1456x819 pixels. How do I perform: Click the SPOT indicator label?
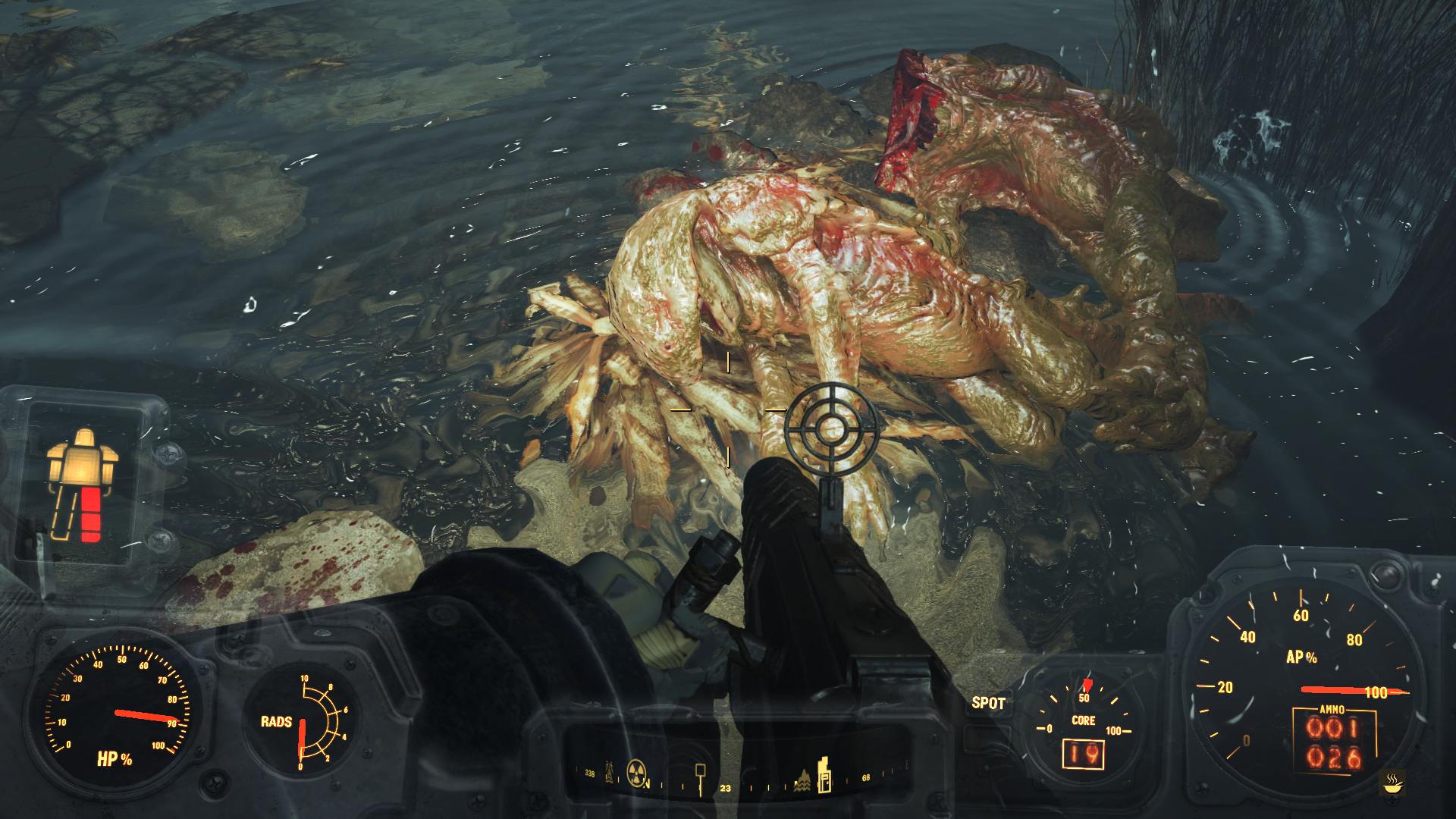pos(988,703)
